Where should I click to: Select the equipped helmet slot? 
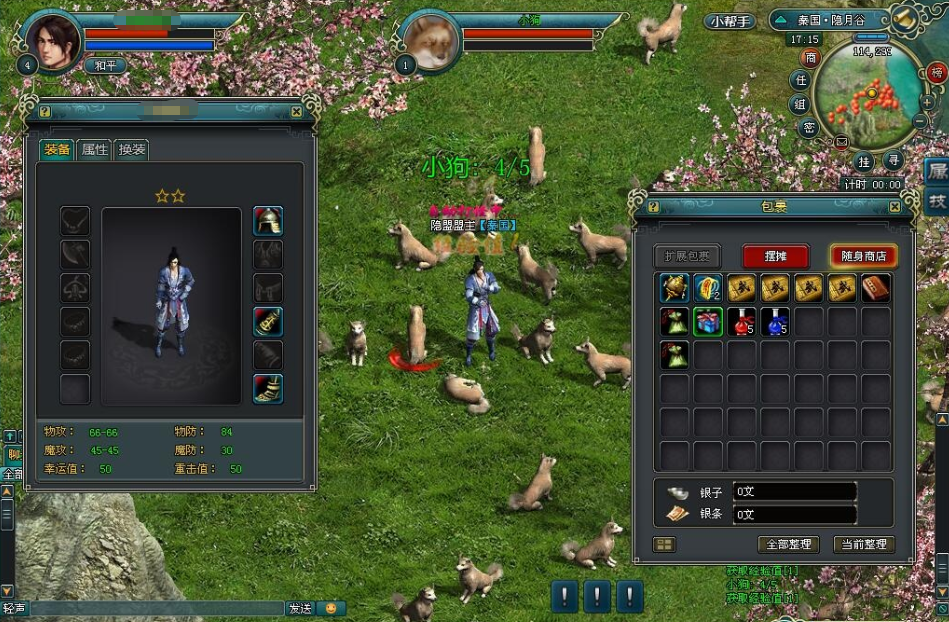click(x=267, y=221)
